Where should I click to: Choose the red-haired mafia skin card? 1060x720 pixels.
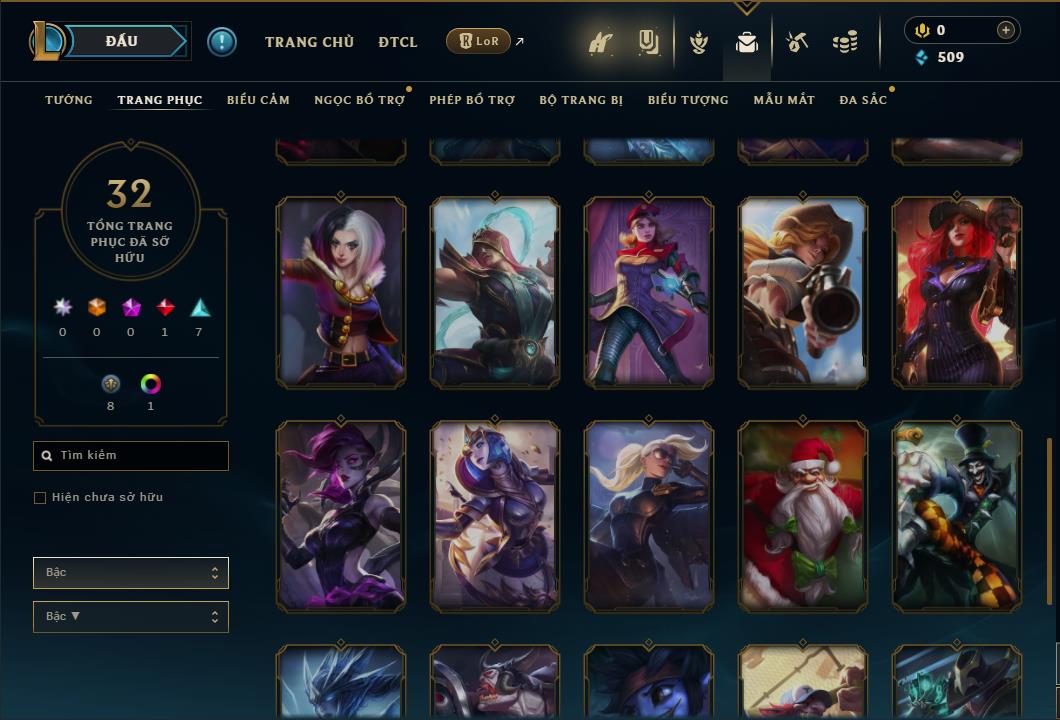[957, 292]
